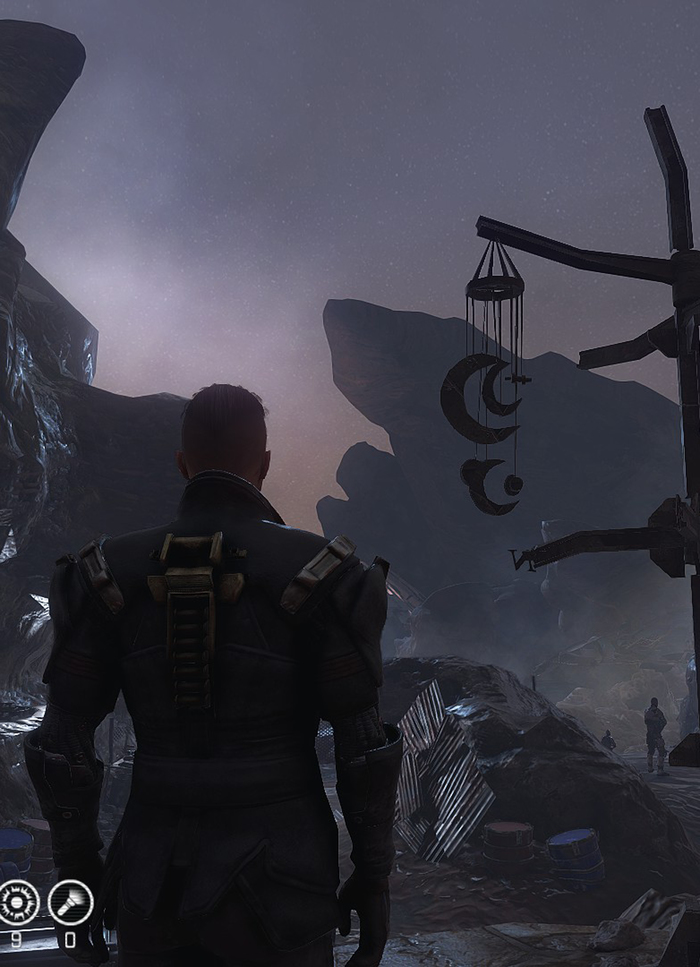Image resolution: width=700 pixels, height=967 pixels.
Task: Toggle the flashlight icon
Action: coord(71,902)
